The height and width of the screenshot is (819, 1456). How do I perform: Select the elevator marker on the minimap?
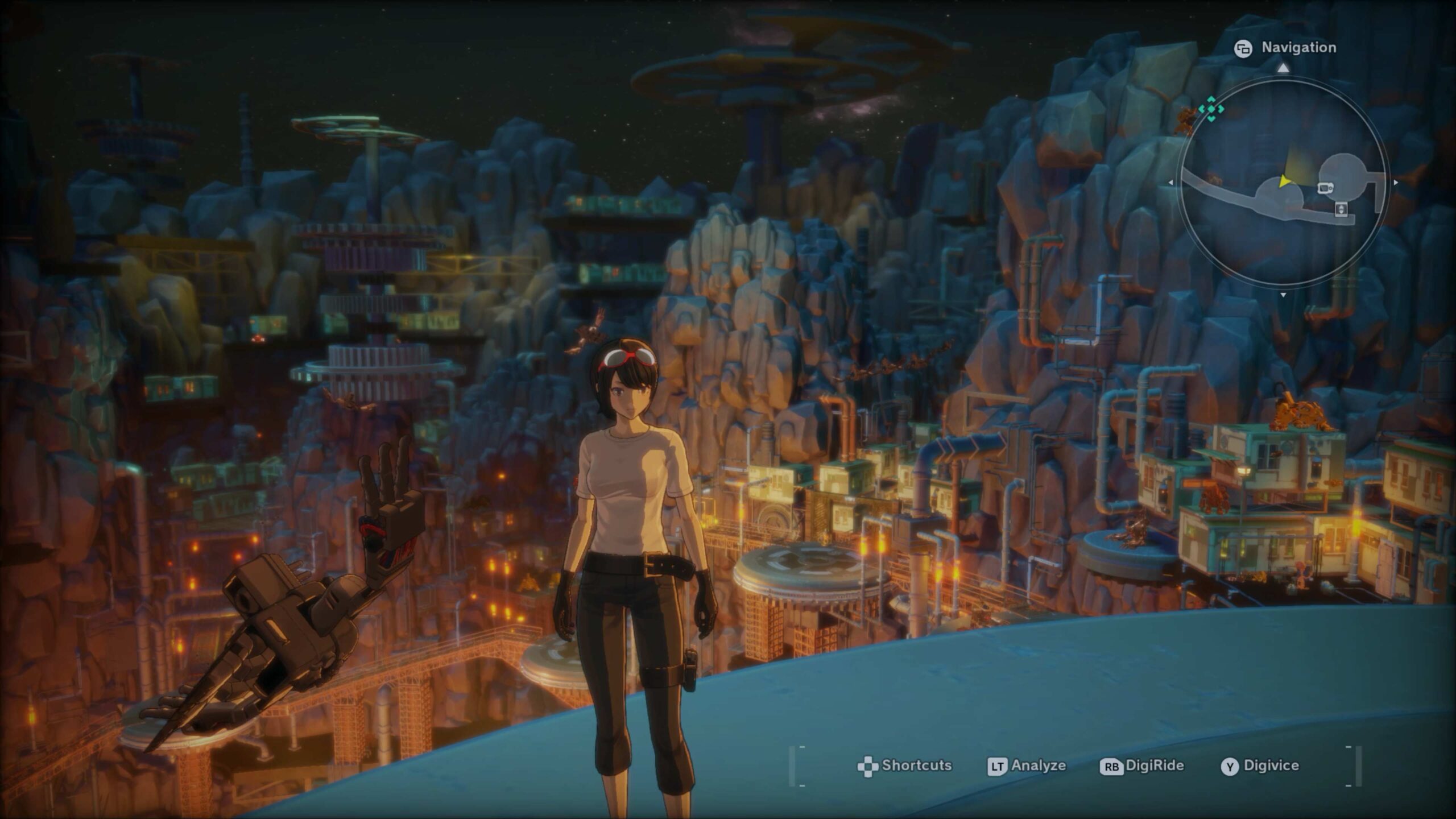click(x=1341, y=209)
